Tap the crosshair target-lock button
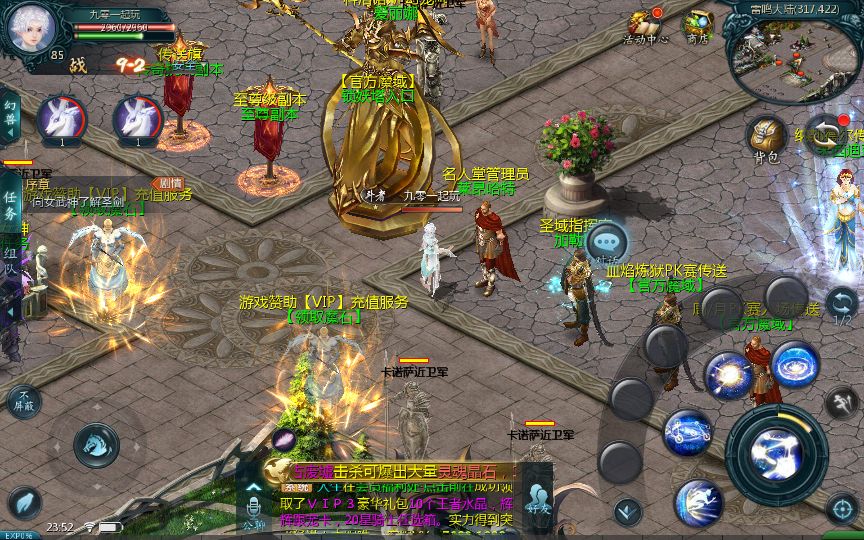The image size is (864, 540). 842,509
